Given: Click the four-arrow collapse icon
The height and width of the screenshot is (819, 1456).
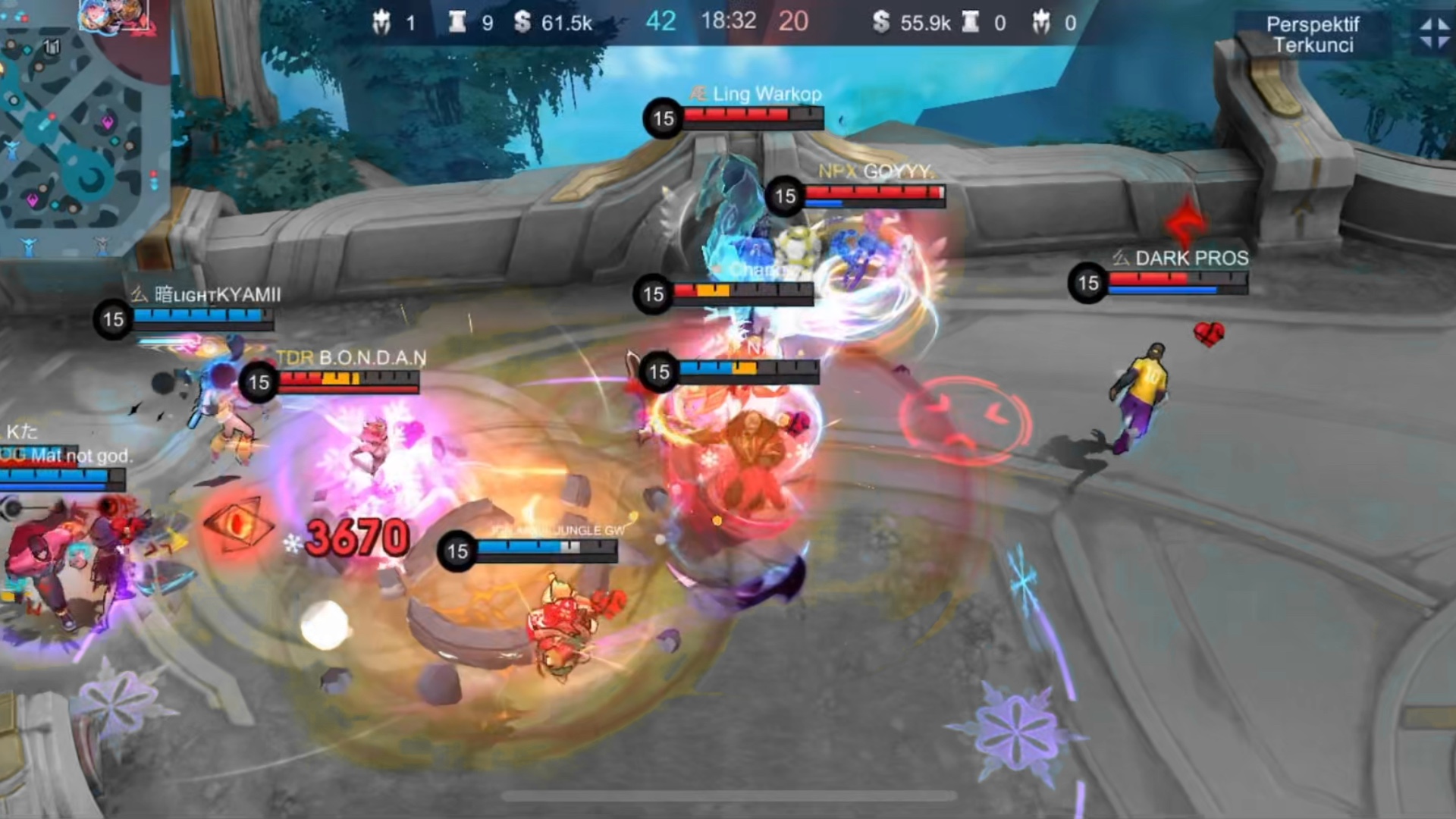Looking at the screenshot, I should point(1433,33).
